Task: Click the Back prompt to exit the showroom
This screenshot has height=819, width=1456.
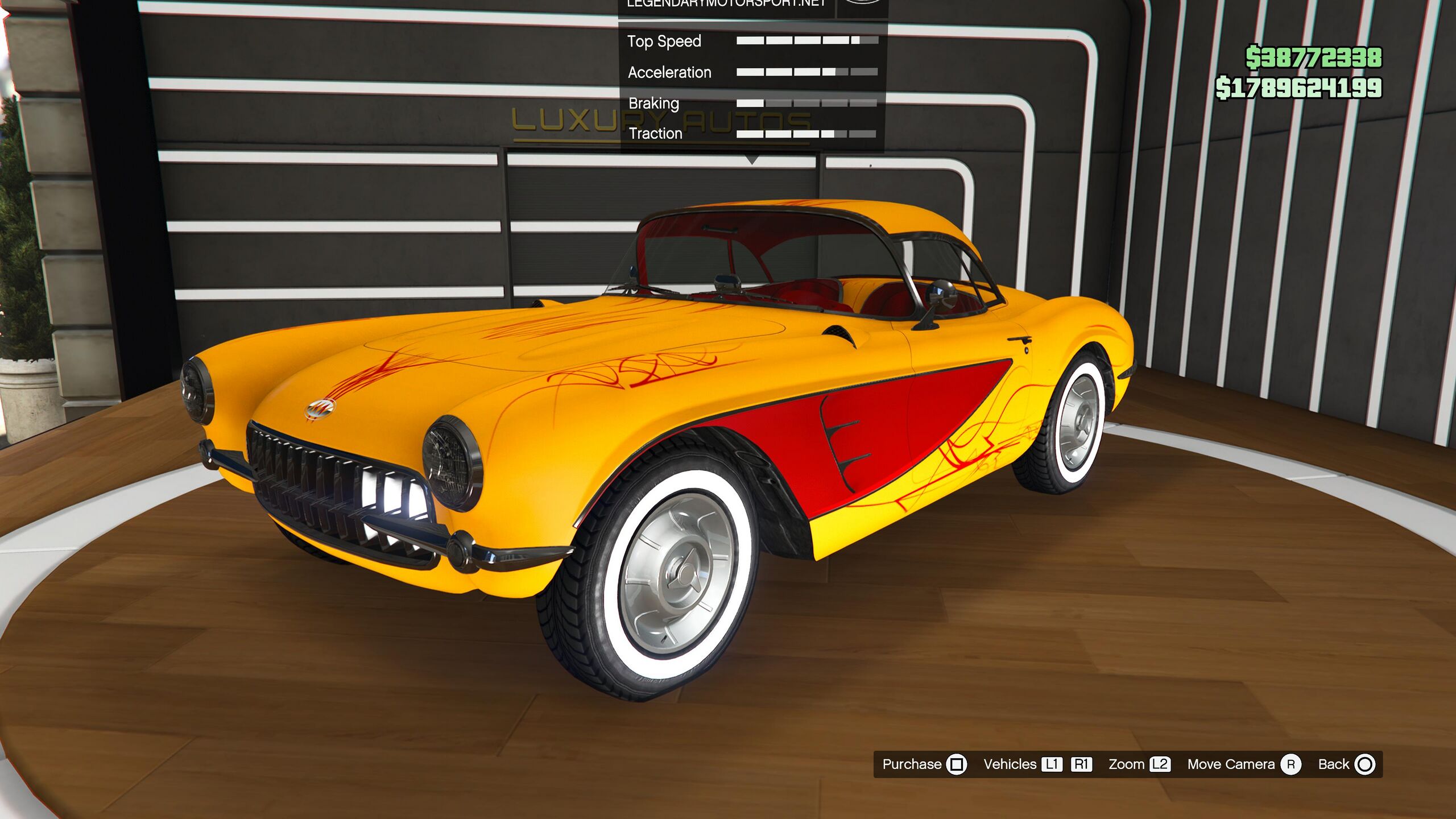Action: pyautogui.click(x=1346, y=764)
